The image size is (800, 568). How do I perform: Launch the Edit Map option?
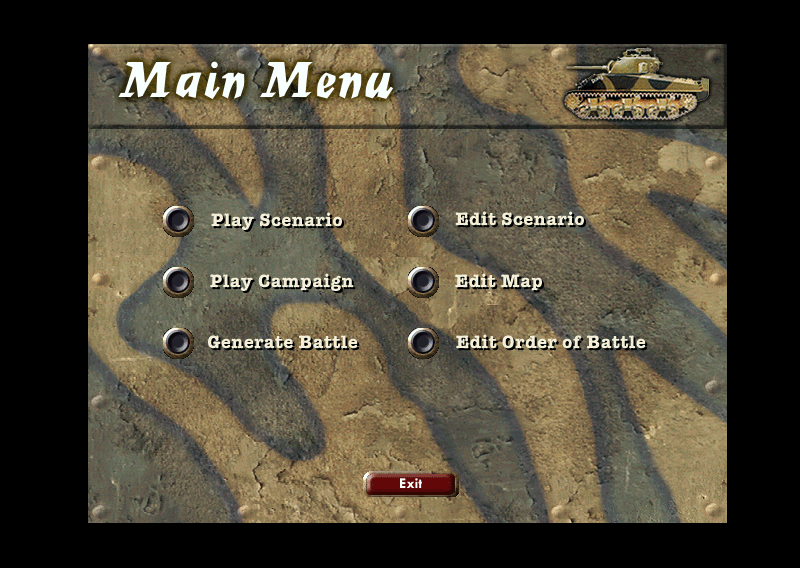tap(423, 281)
